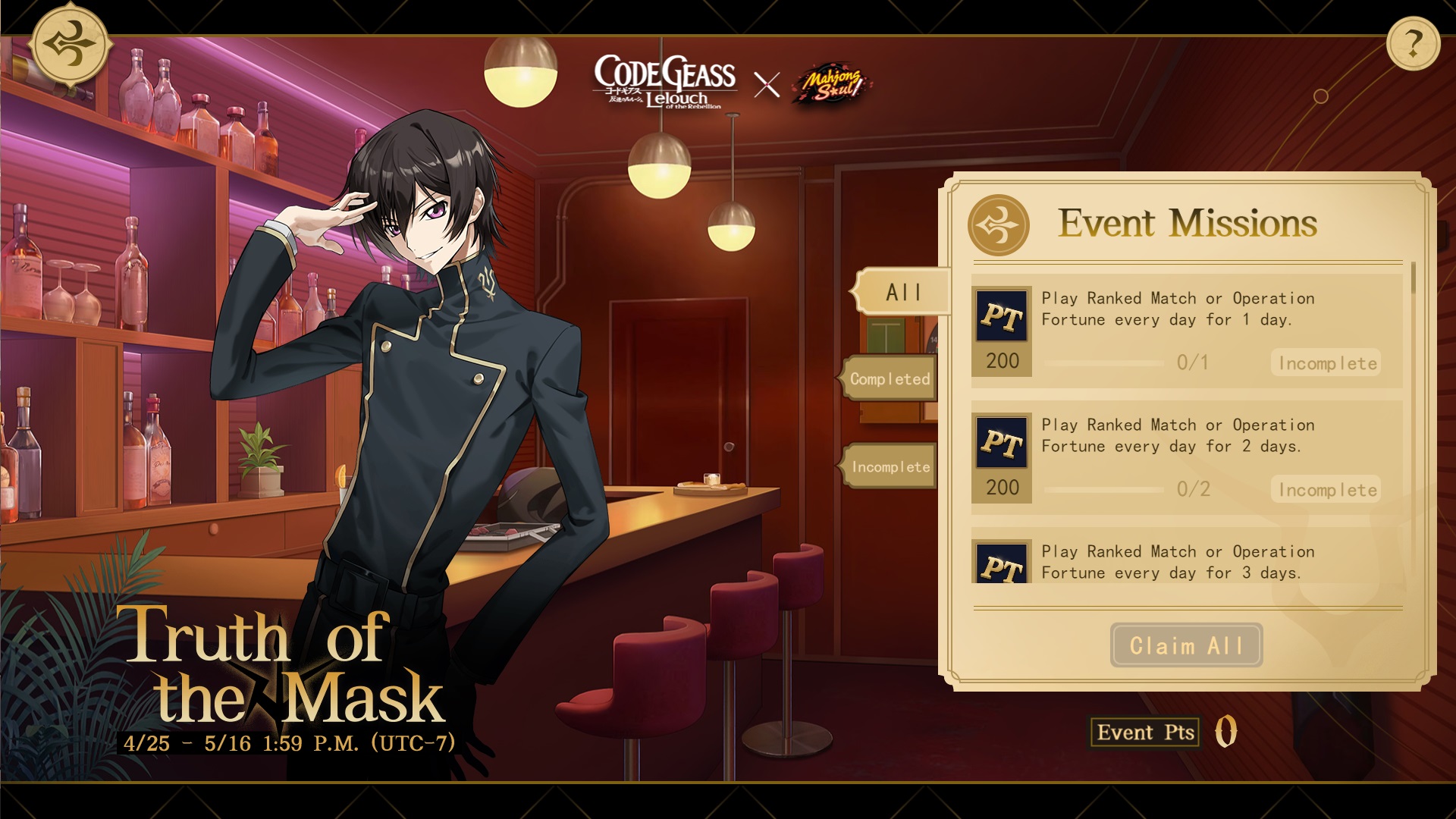Open the question mark help button
Image resolution: width=1456 pixels, height=819 pixels.
coord(1413,45)
